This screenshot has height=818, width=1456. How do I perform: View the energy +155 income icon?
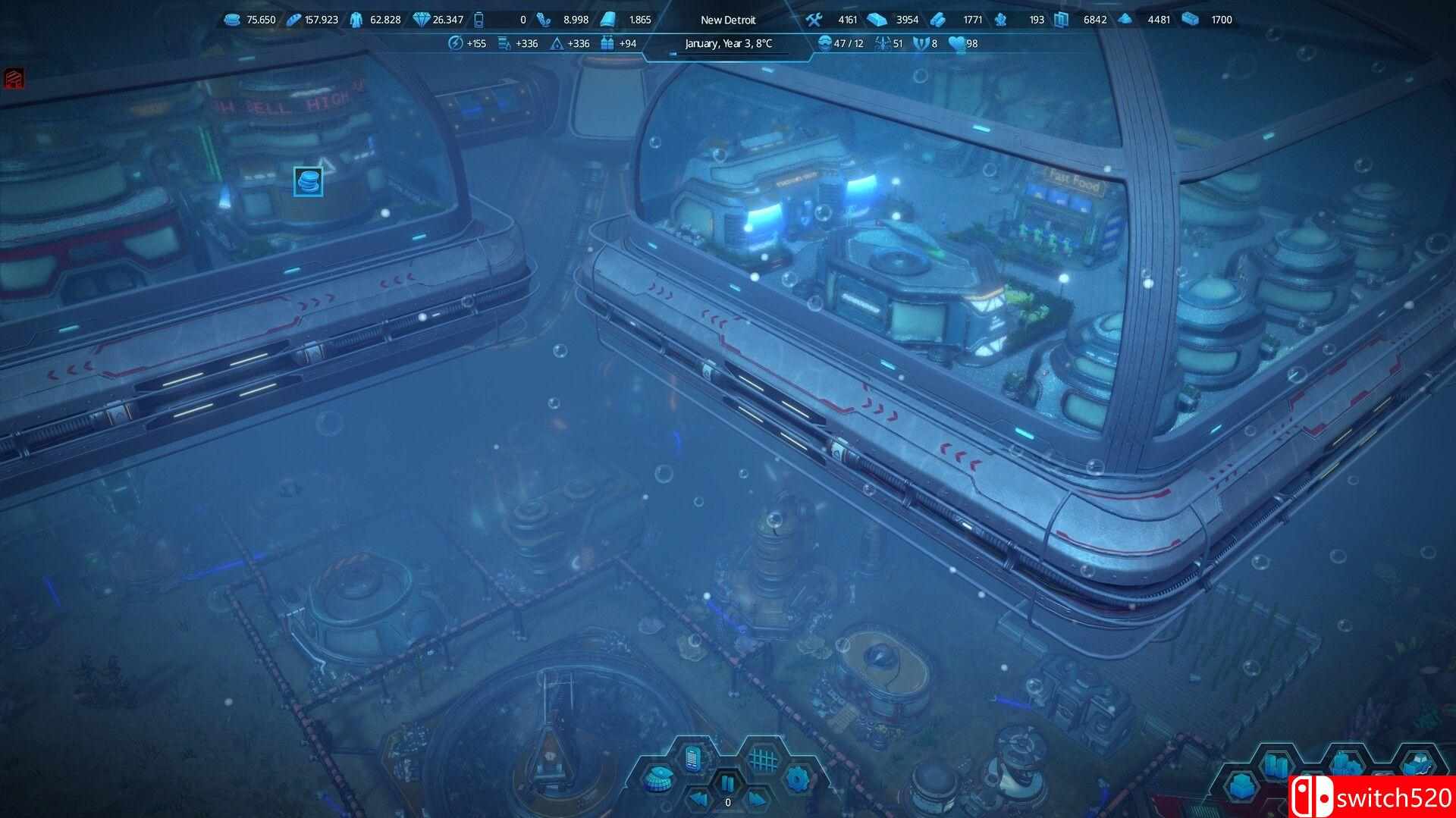(x=455, y=44)
